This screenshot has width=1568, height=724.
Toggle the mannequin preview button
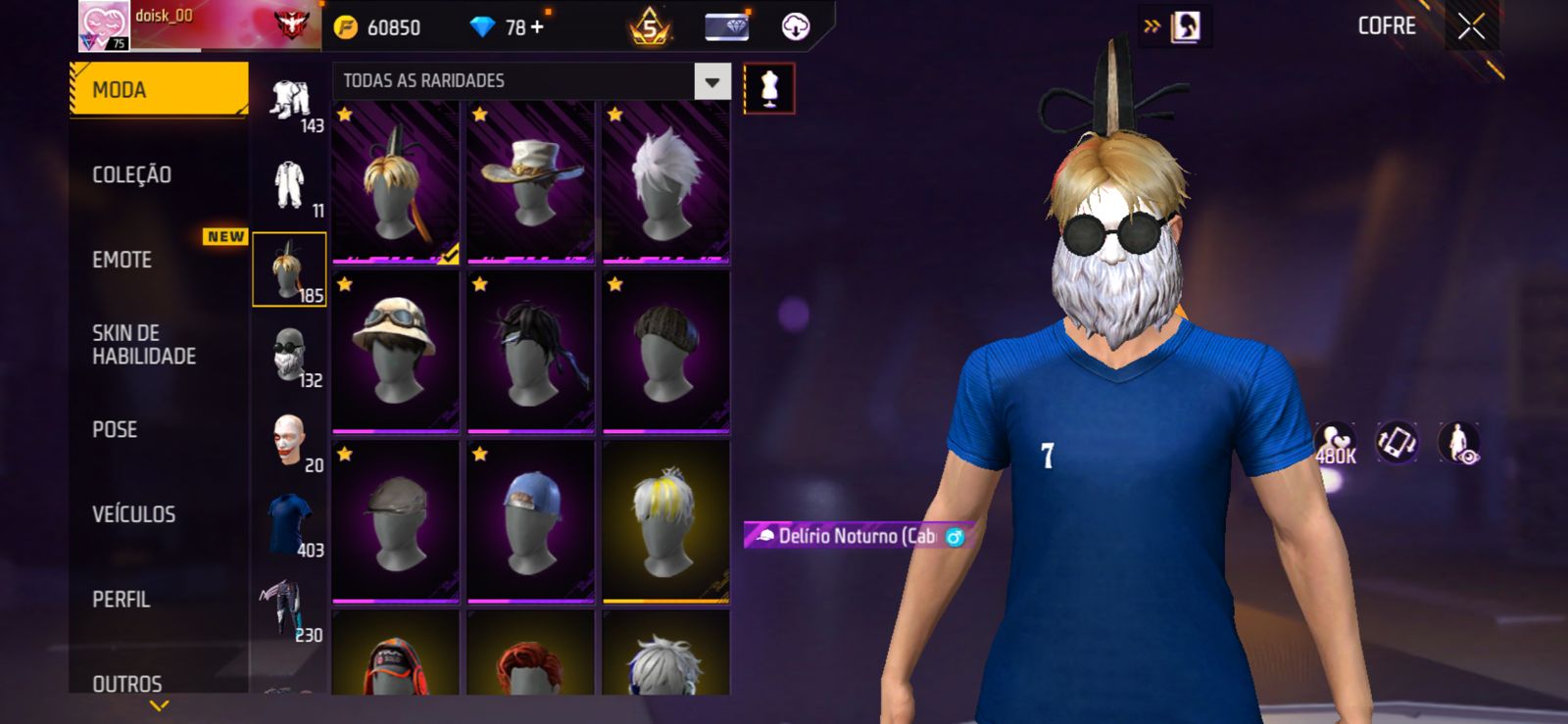[769, 88]
